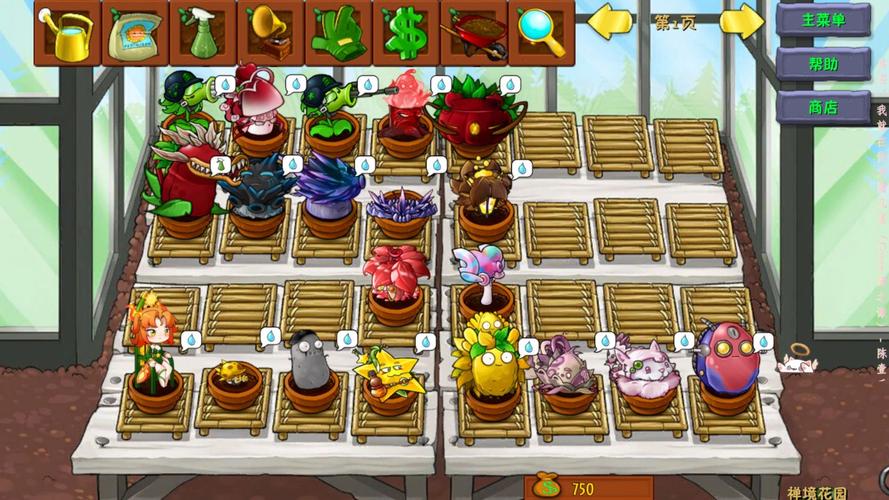Viewport: 889px width, 500px height.
Task: Select the phonograph music player tool
Action: click(270, 33)
